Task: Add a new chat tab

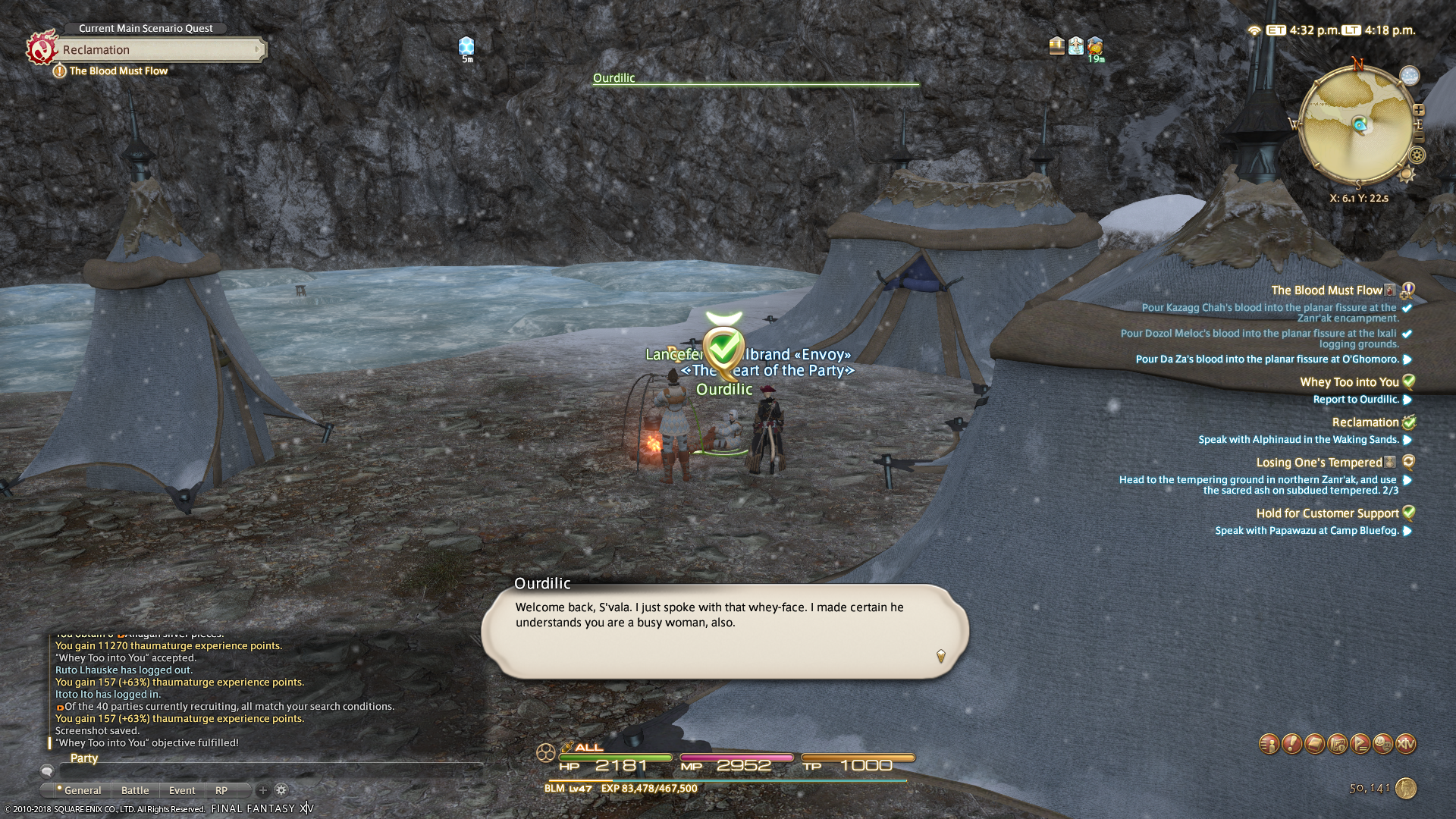Action: click(x=262, y=790)
